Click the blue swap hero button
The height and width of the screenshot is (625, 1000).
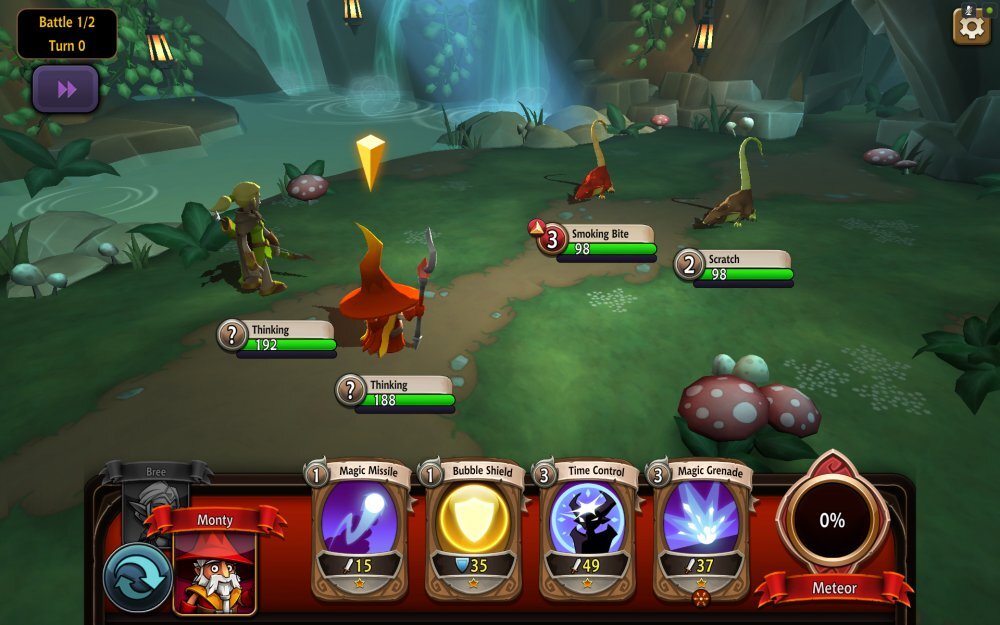137,578
